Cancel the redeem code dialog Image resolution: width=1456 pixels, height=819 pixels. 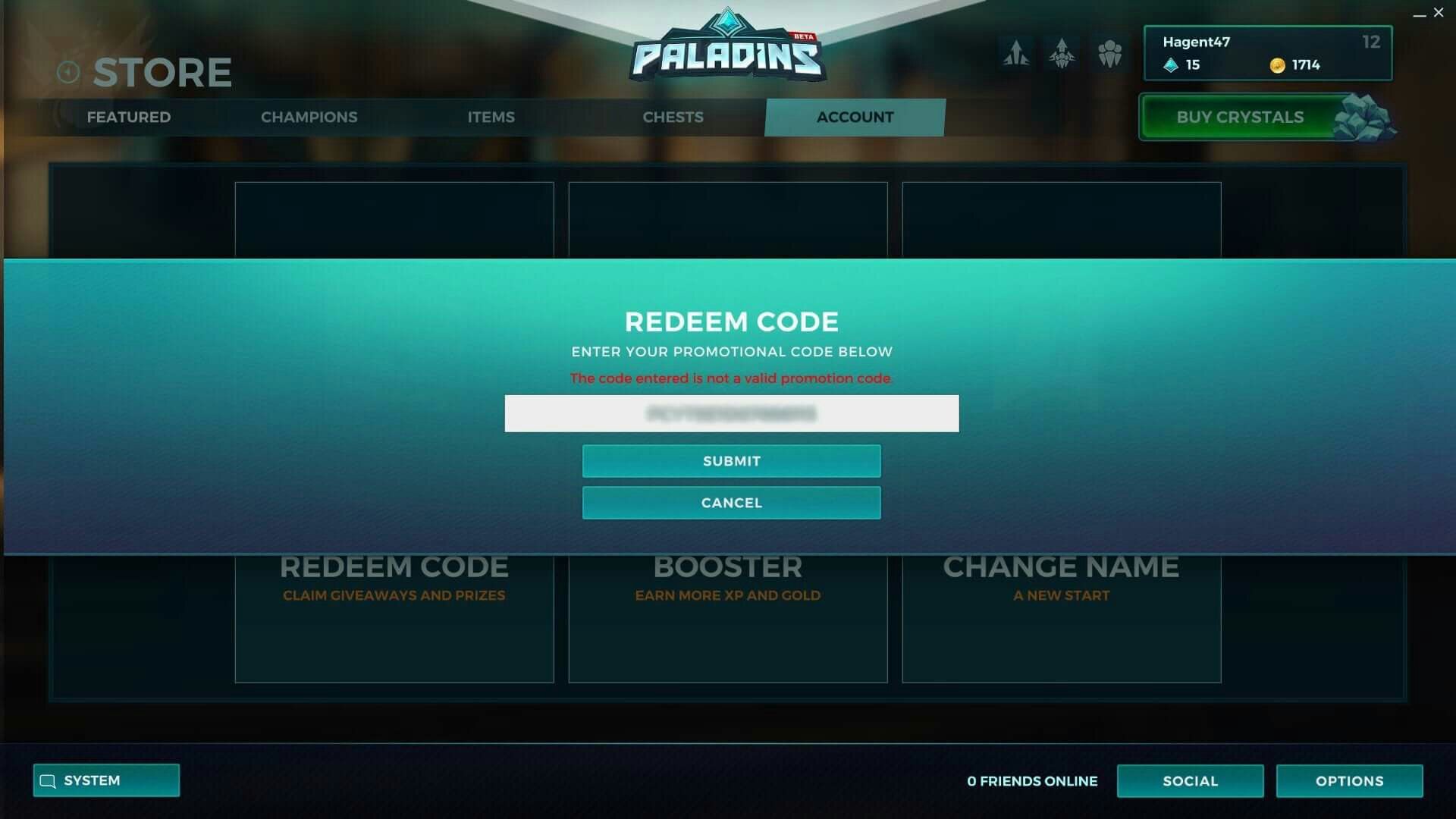point(730,502)
